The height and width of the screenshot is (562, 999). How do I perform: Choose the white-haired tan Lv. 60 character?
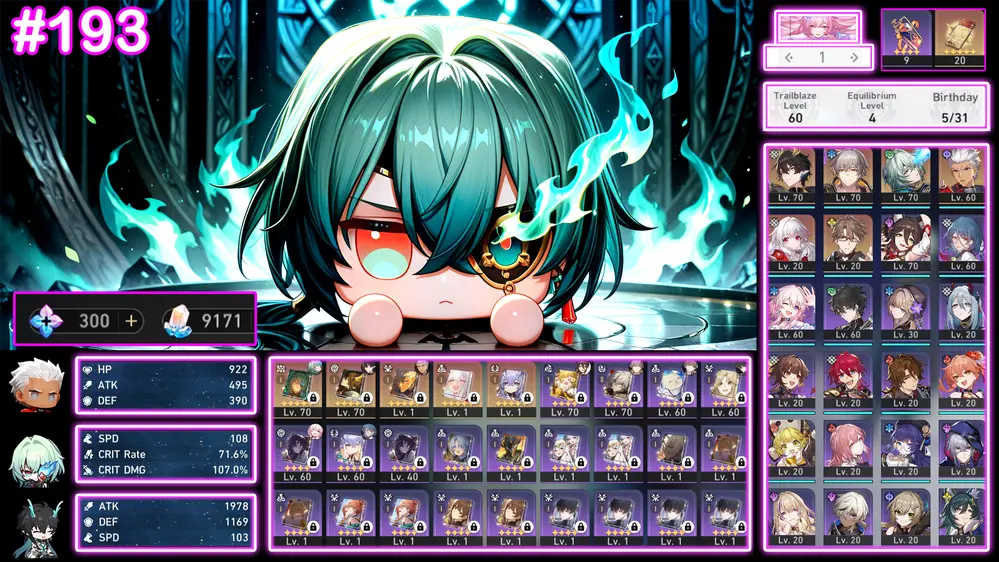coord(963,176)
